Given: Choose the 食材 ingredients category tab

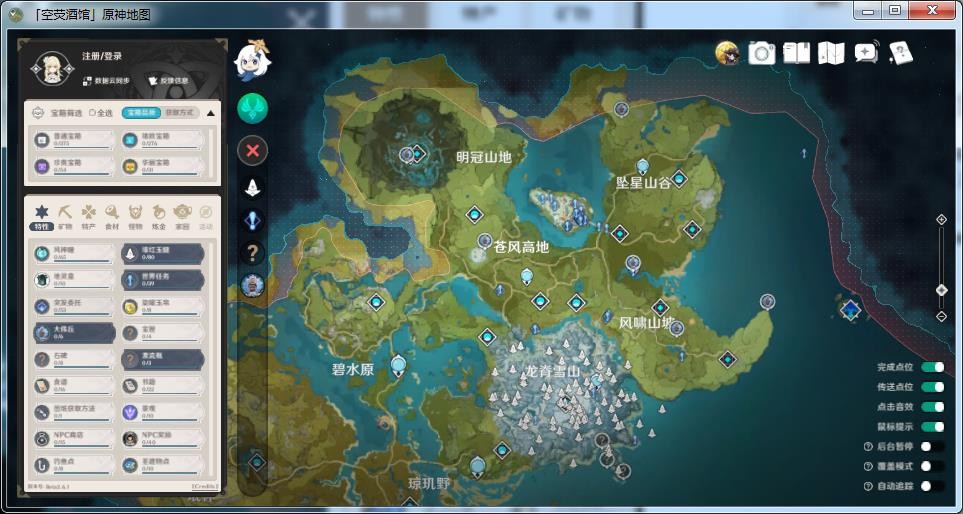Looking at the screenshot, I should coord(112,215).
